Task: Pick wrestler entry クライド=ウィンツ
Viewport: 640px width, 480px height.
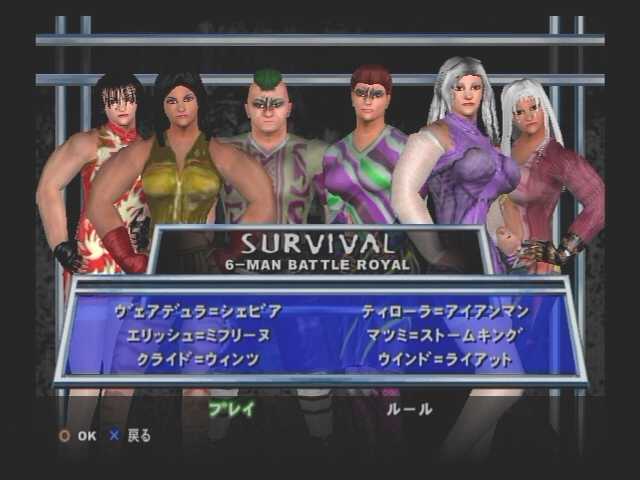Action: [x=199, y=357]
